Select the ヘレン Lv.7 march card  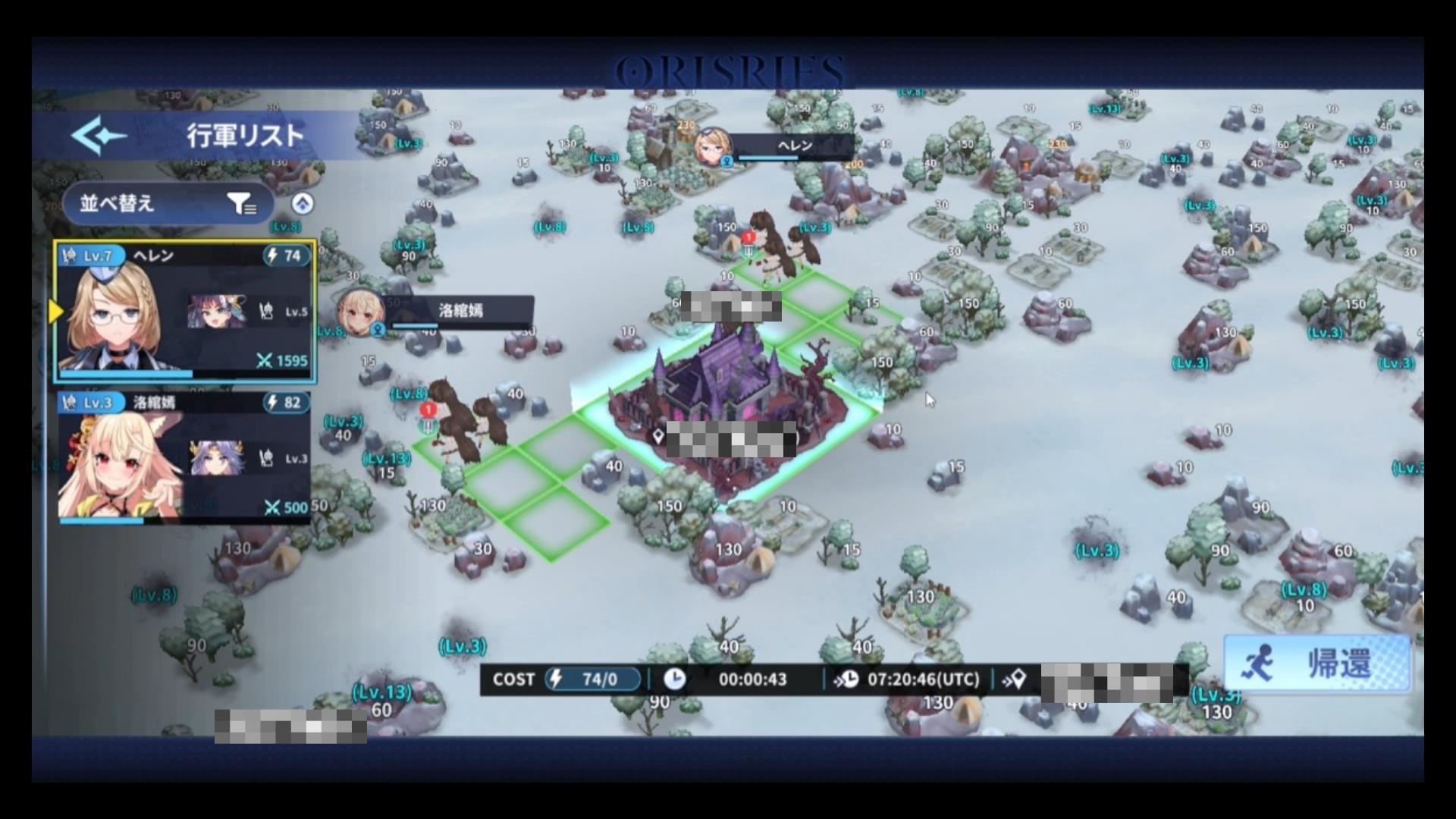tap(184, 312)
